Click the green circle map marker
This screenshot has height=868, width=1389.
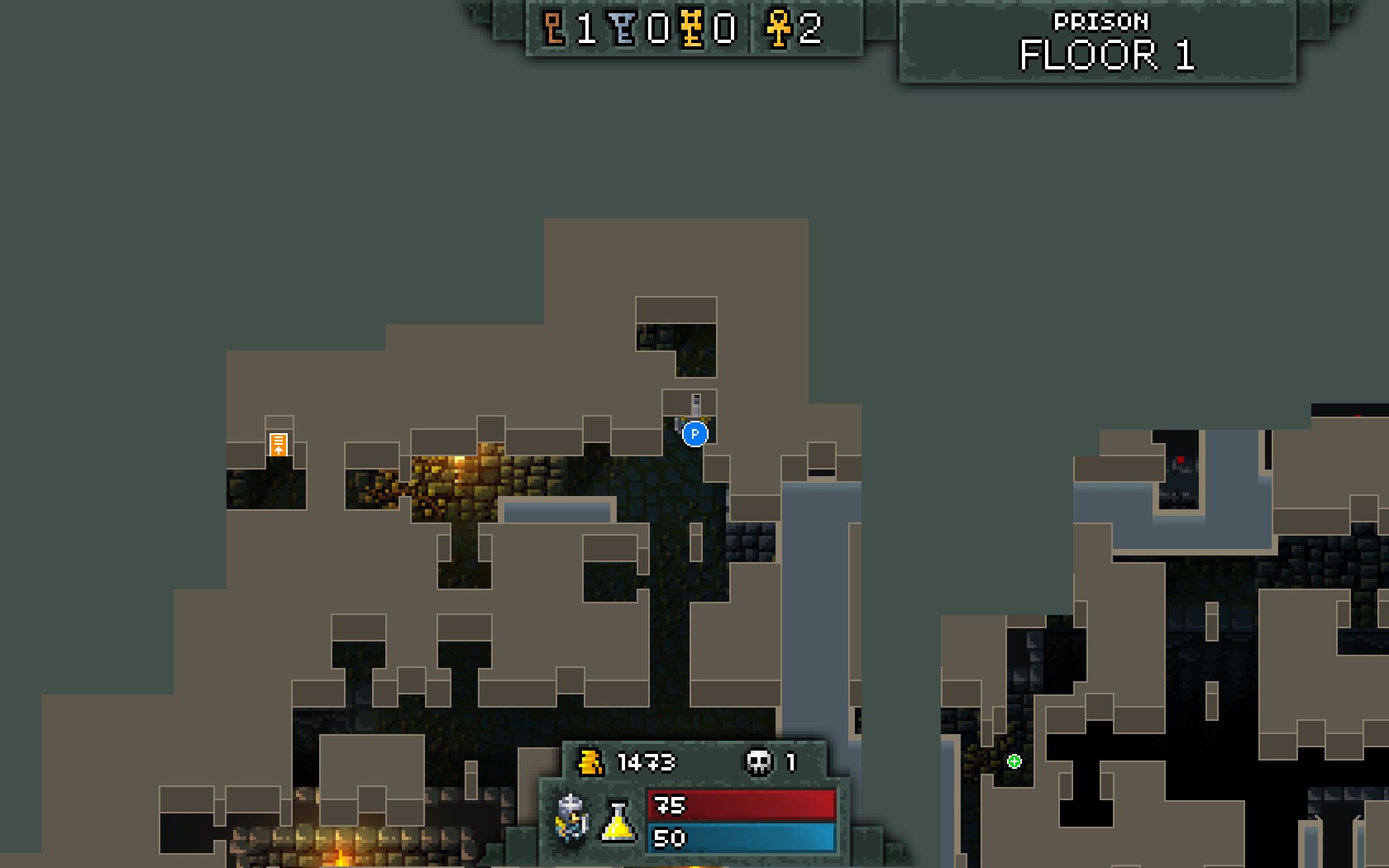[1014, 761]
